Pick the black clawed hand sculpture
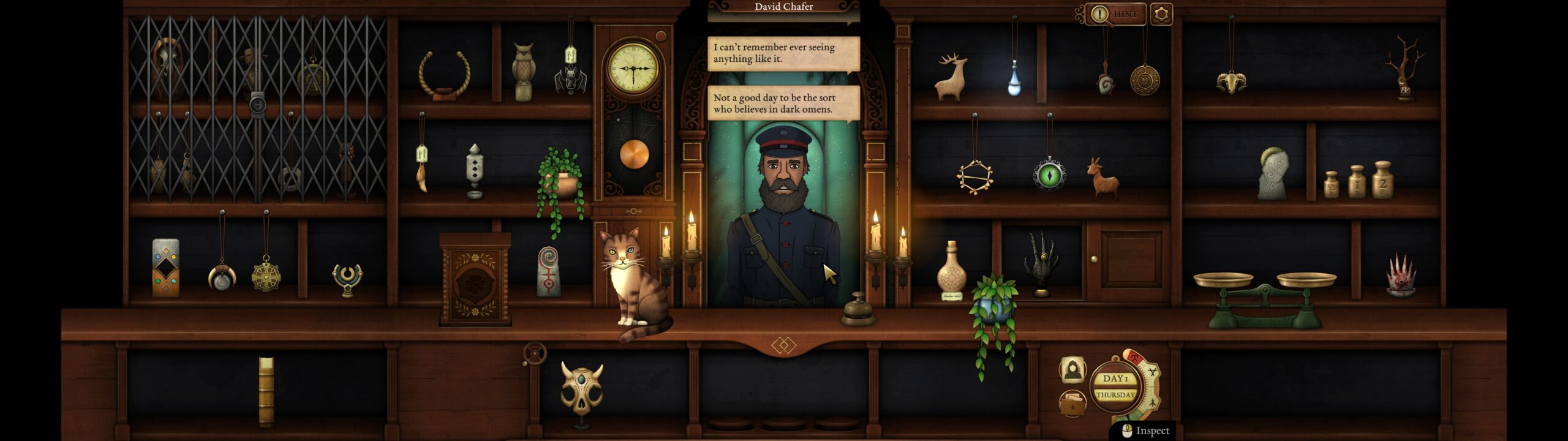 (1041, 262)
